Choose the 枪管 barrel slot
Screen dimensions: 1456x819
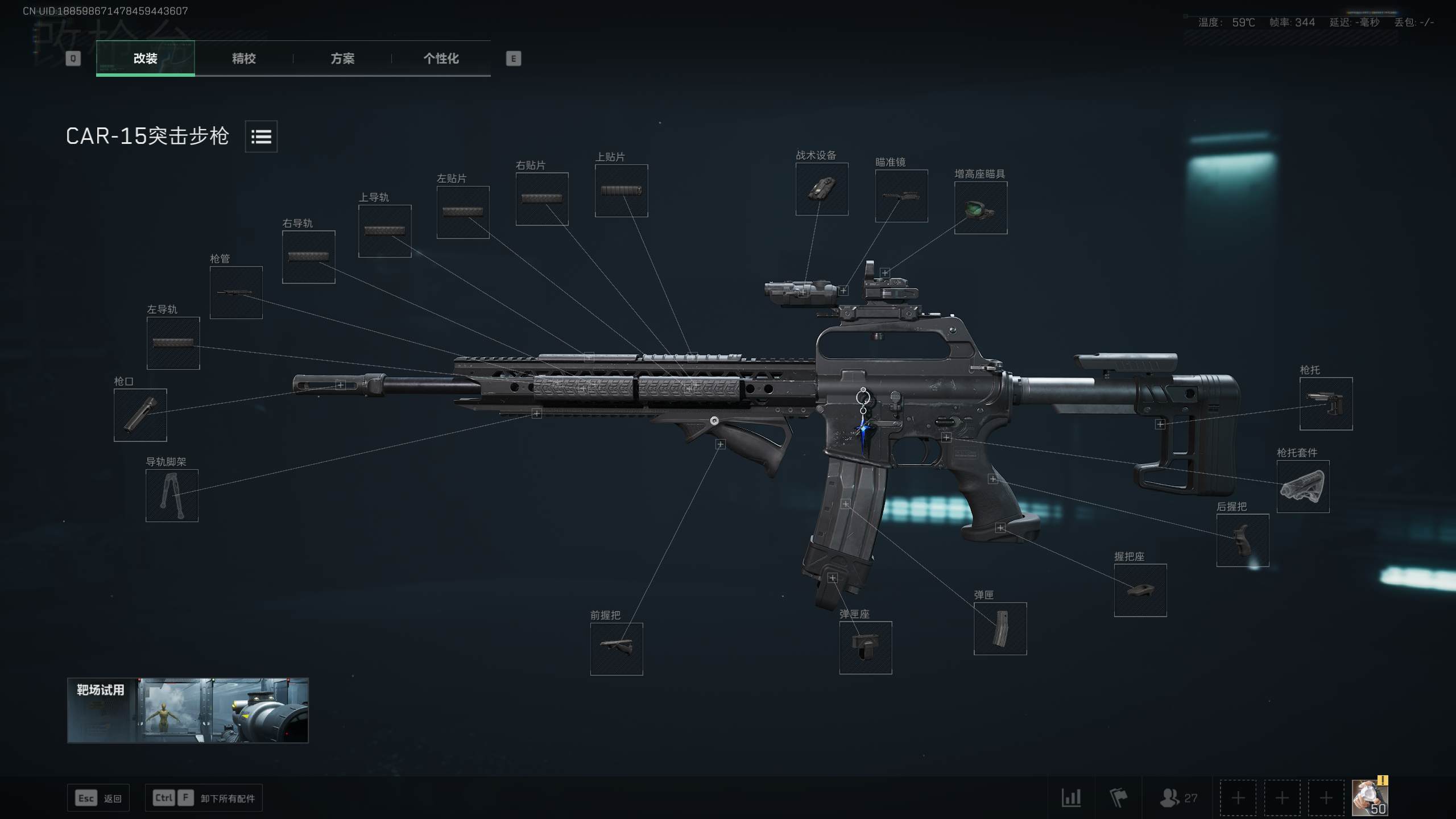[x=236, y=292]
